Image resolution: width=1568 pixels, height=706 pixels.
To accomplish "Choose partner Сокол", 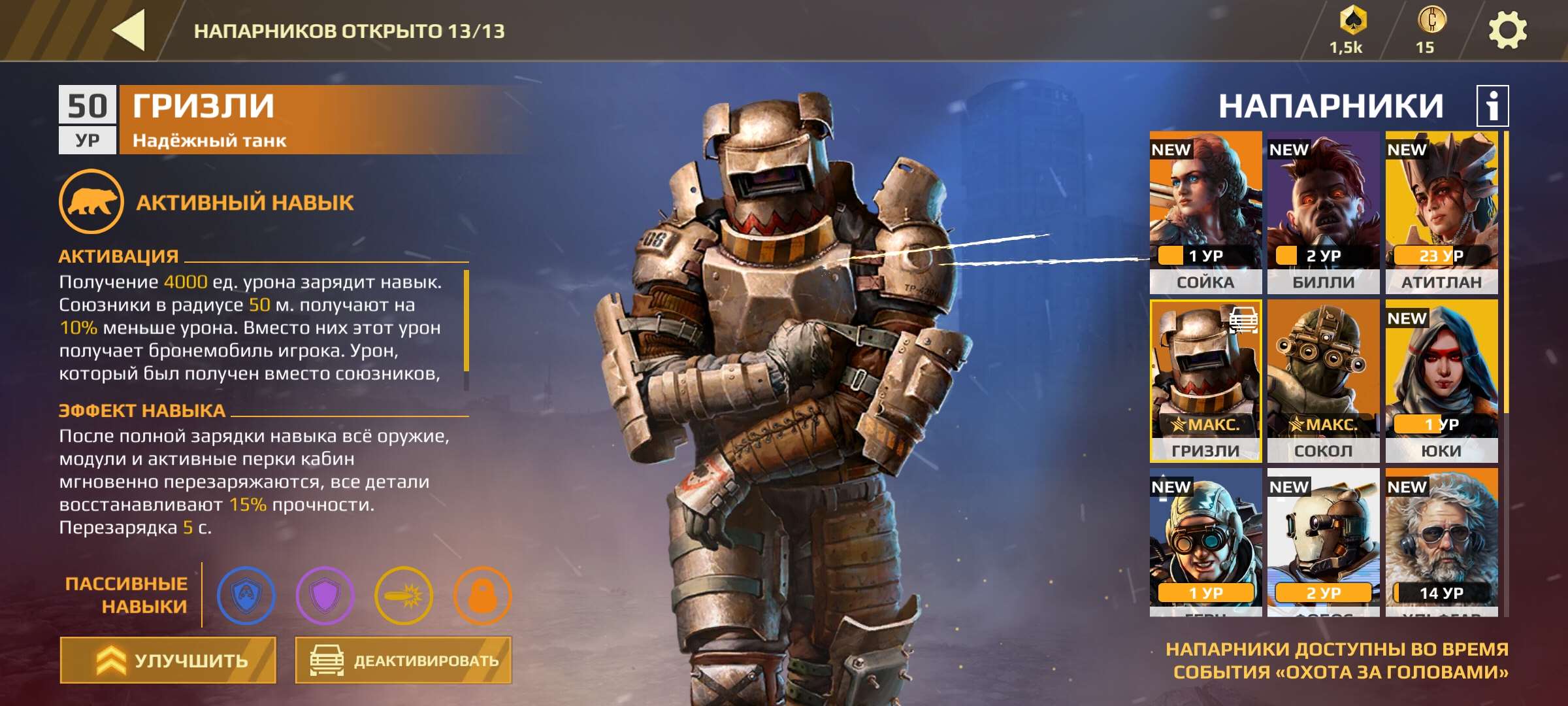I will [x=1323, y=380].
